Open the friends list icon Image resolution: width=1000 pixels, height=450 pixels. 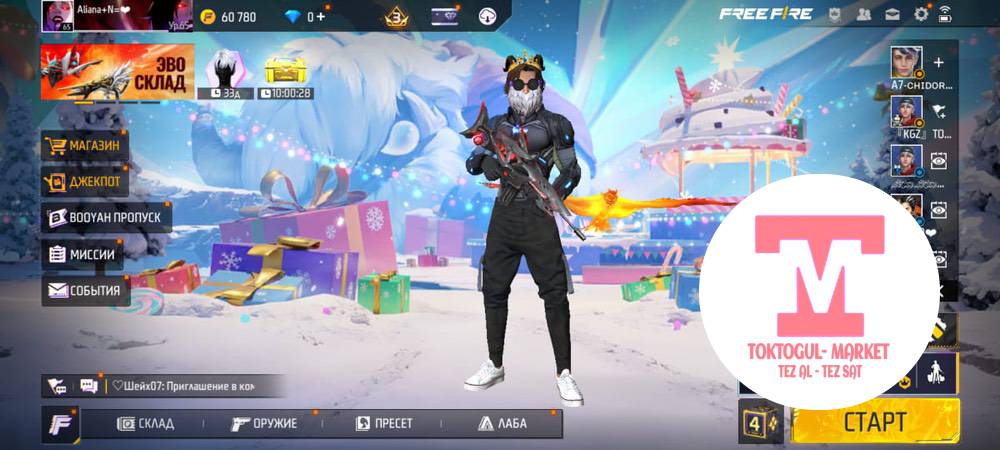[863, 15]
